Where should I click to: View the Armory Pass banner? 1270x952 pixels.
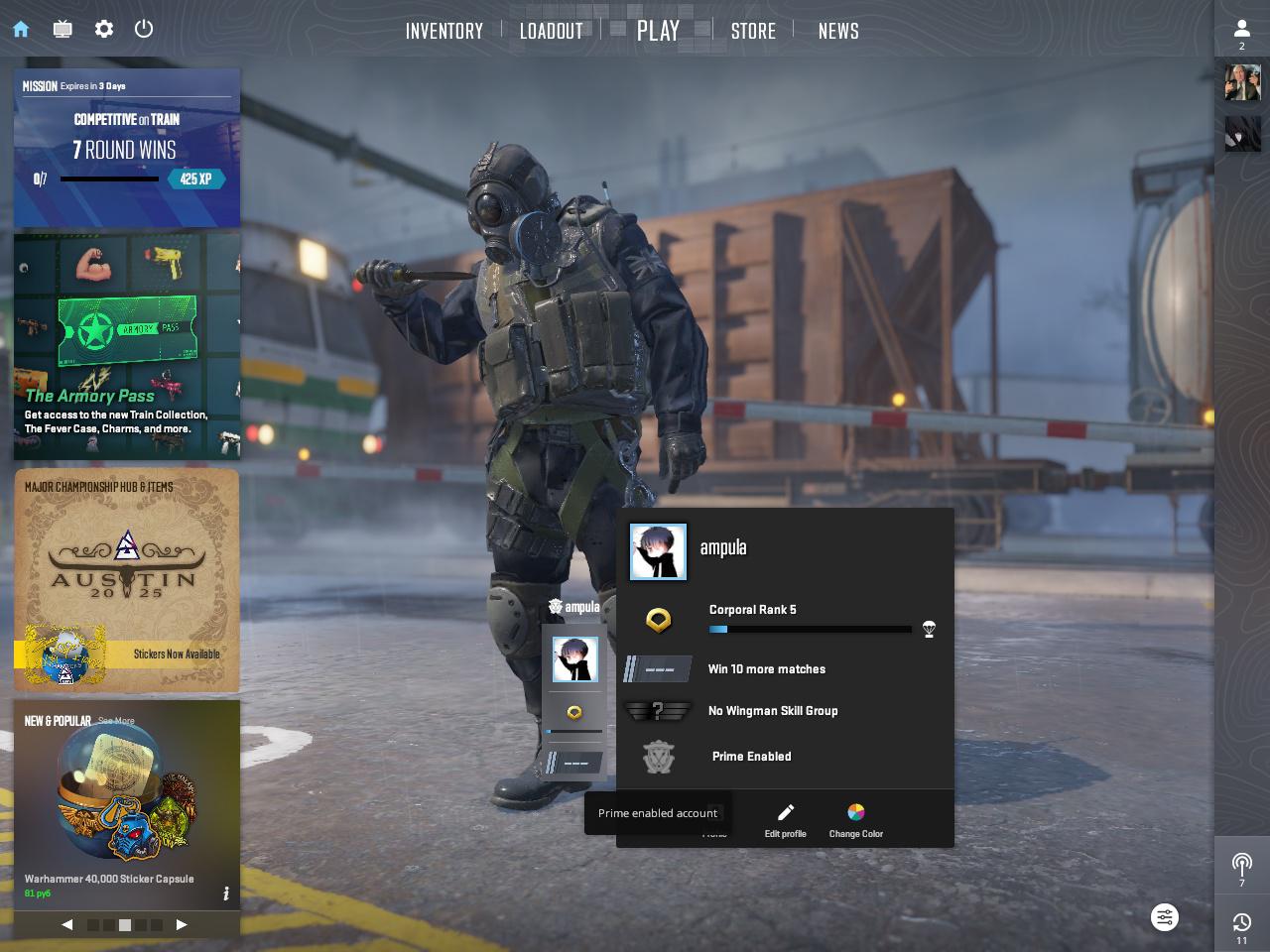click(x=127, y=347)
